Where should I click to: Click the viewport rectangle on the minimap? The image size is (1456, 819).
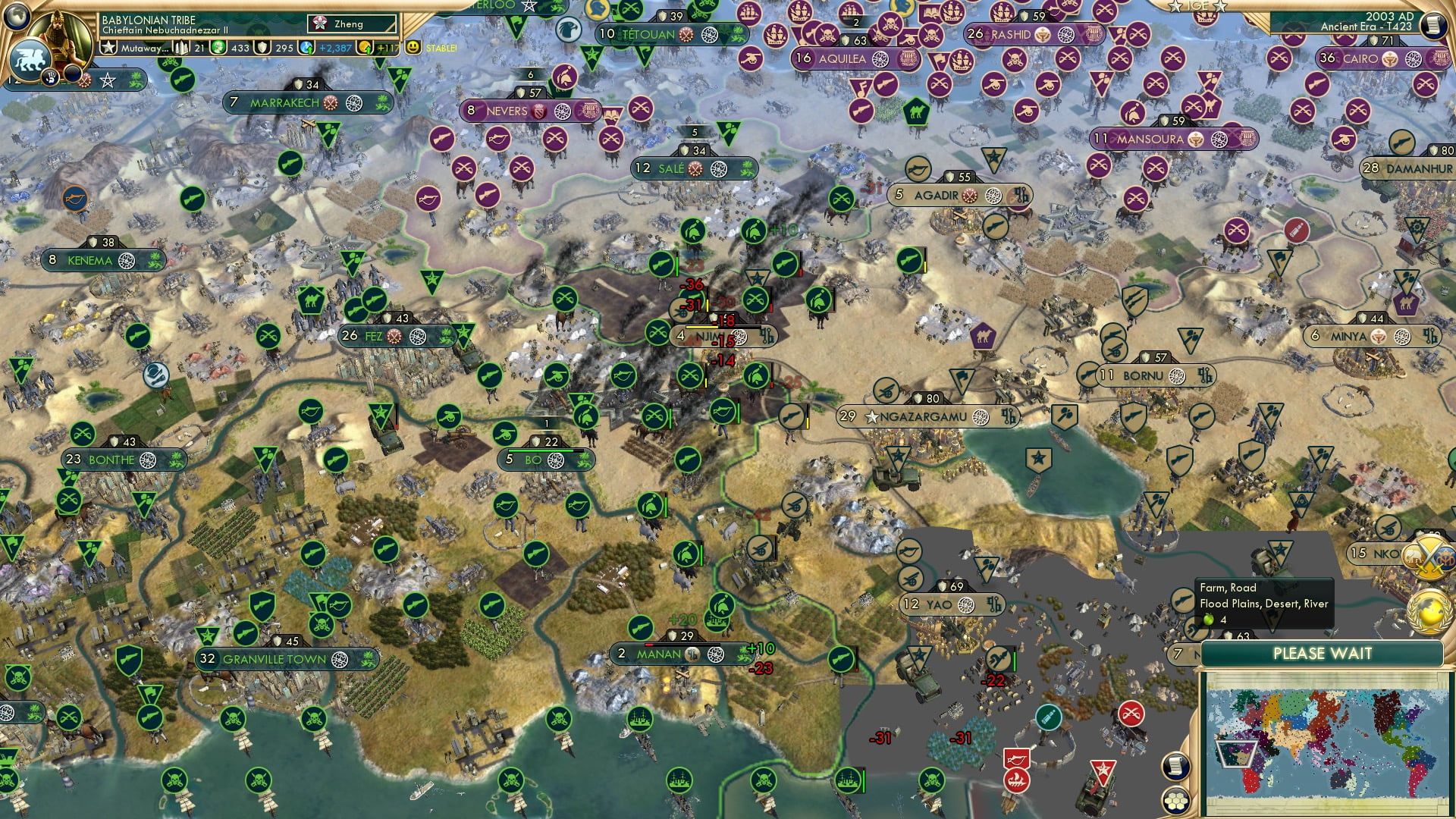[1237, 755]
